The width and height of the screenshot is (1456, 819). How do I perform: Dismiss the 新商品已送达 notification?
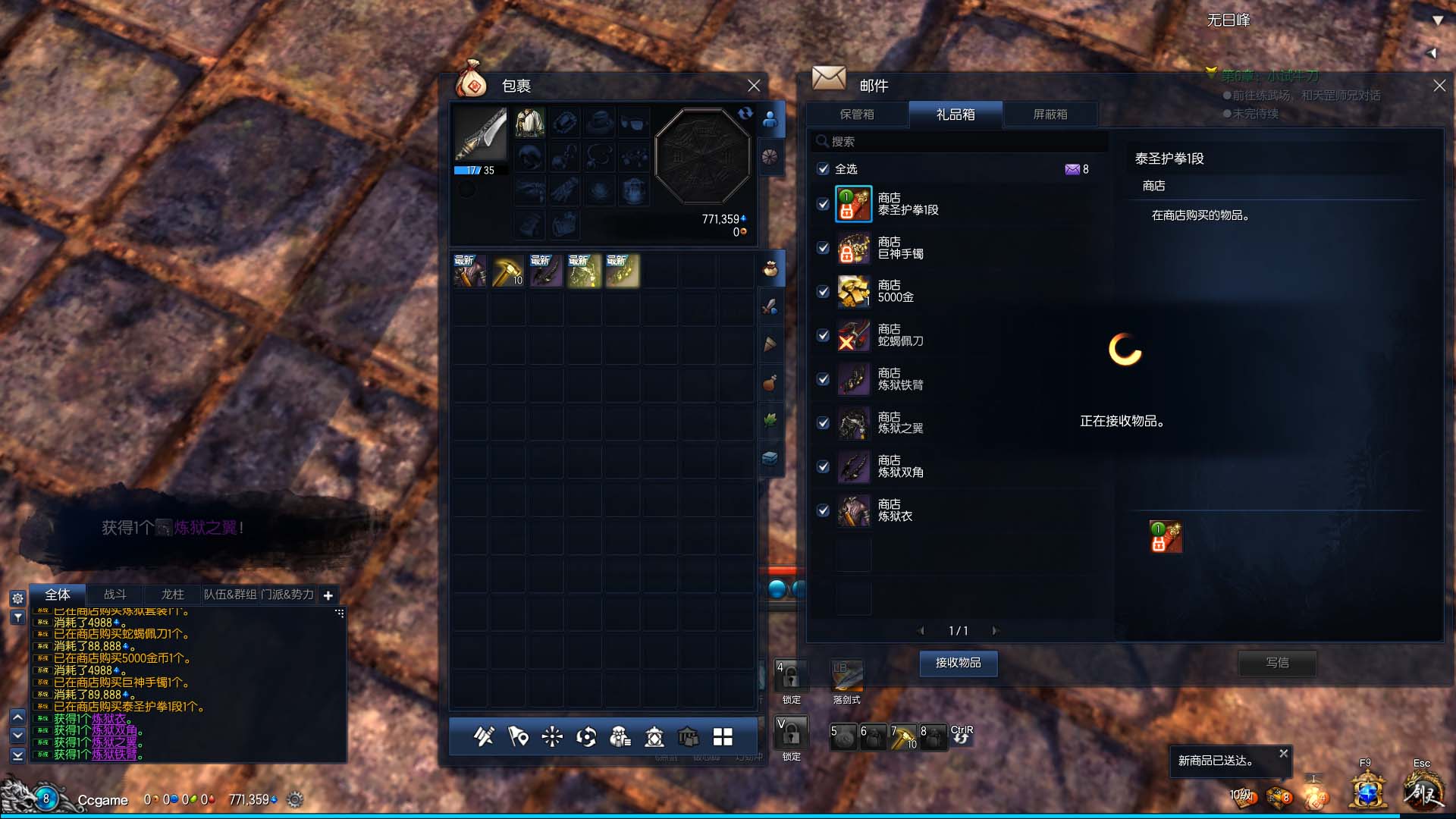tap(1283, 753)
